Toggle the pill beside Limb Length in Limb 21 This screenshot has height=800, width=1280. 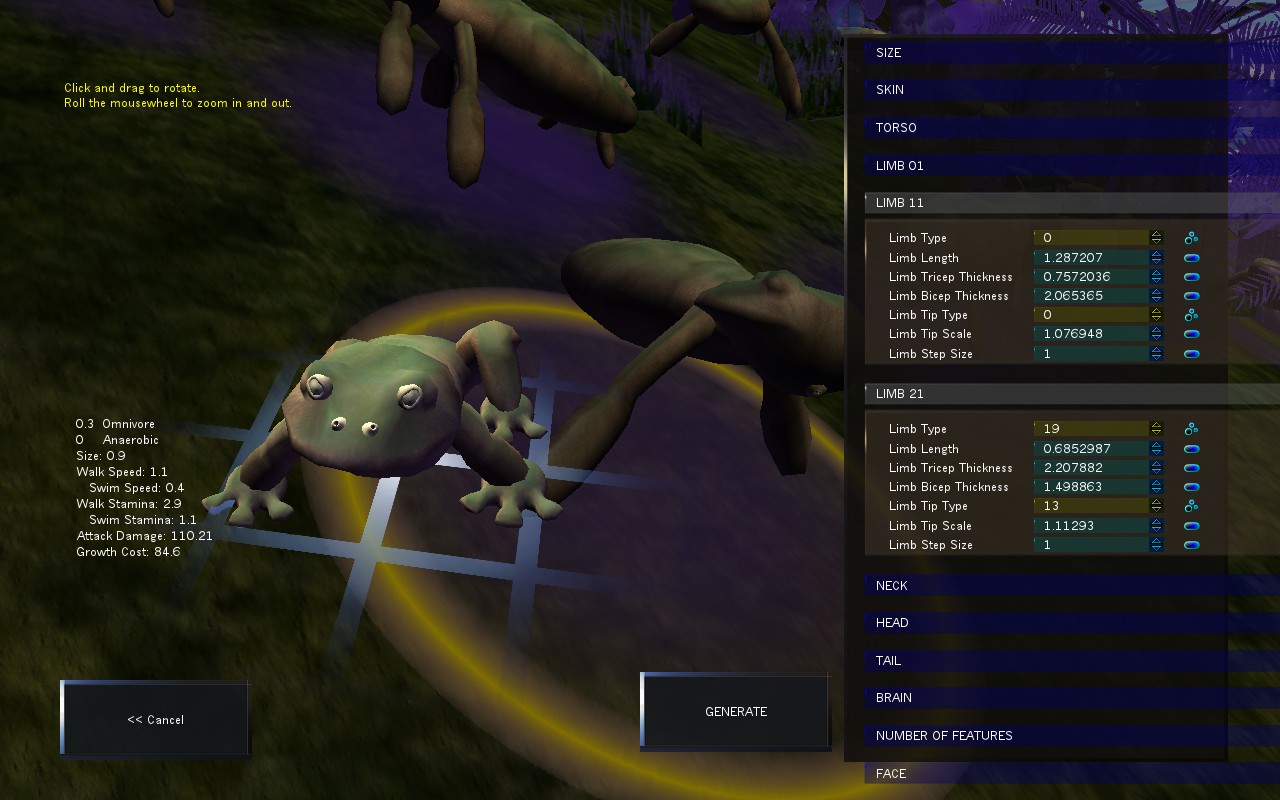click(1191, 448)
